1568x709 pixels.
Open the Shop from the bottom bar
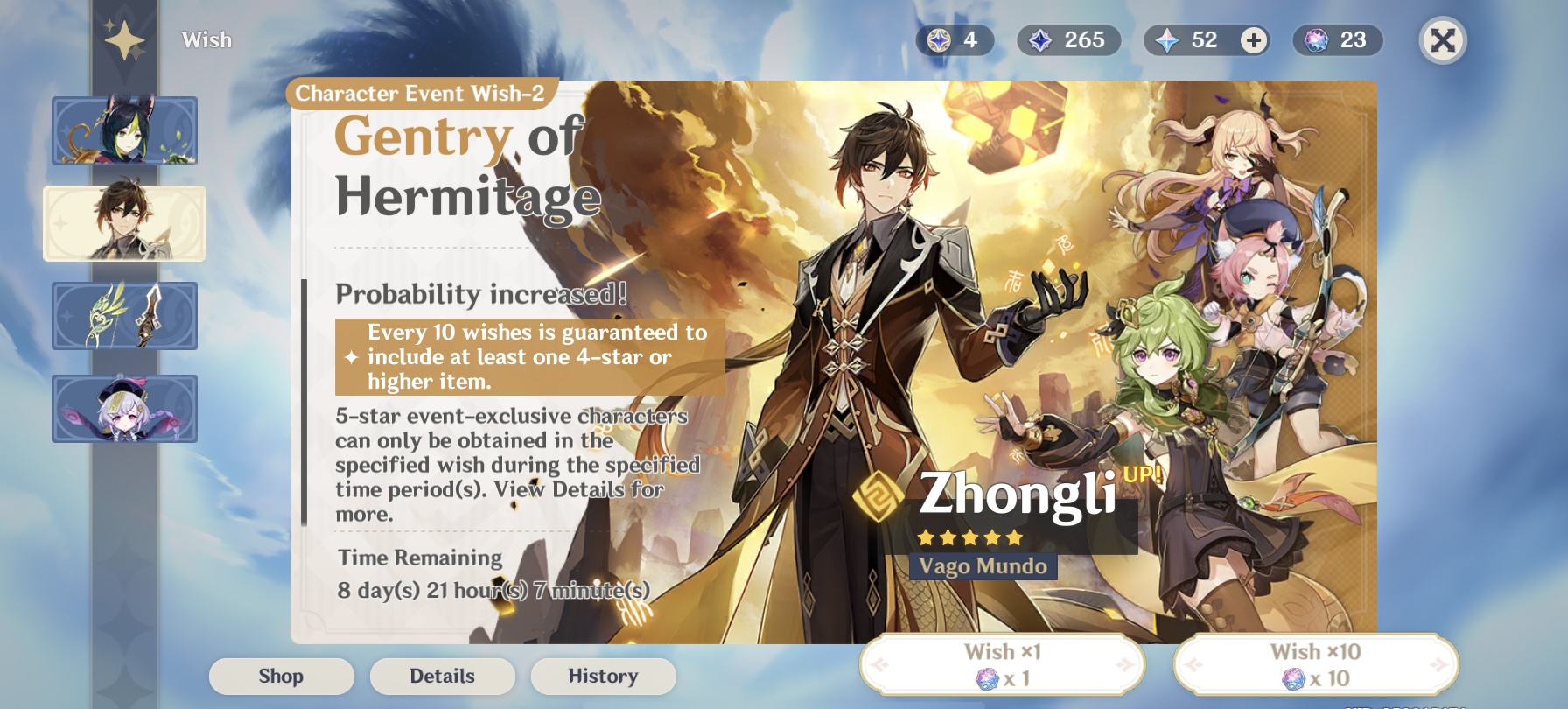tap(281, 675)
